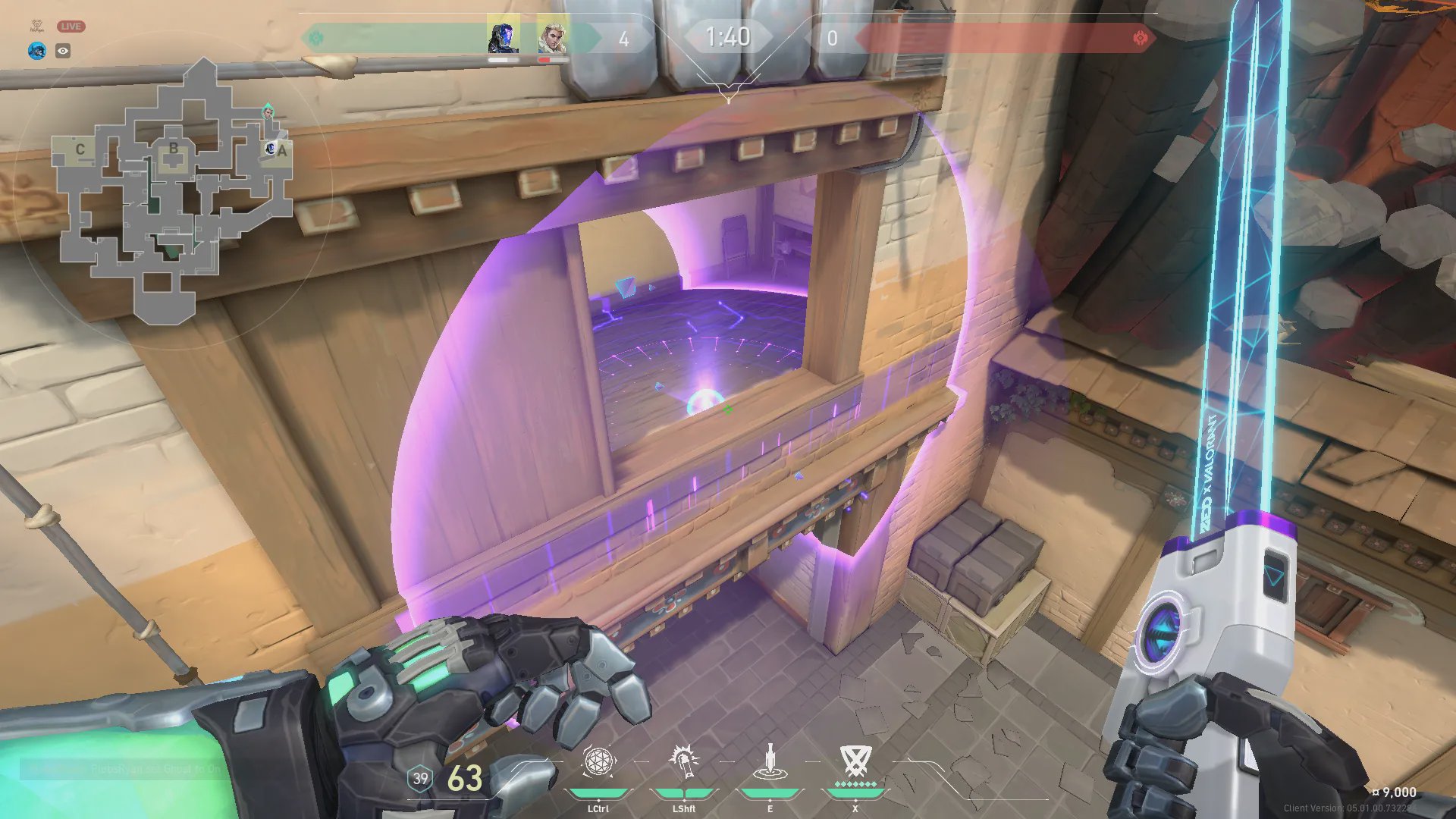Viewport: 1456px width, 819px height.
Task: Toggle the eye spectator icon
Action: click(x=63, y=51)
